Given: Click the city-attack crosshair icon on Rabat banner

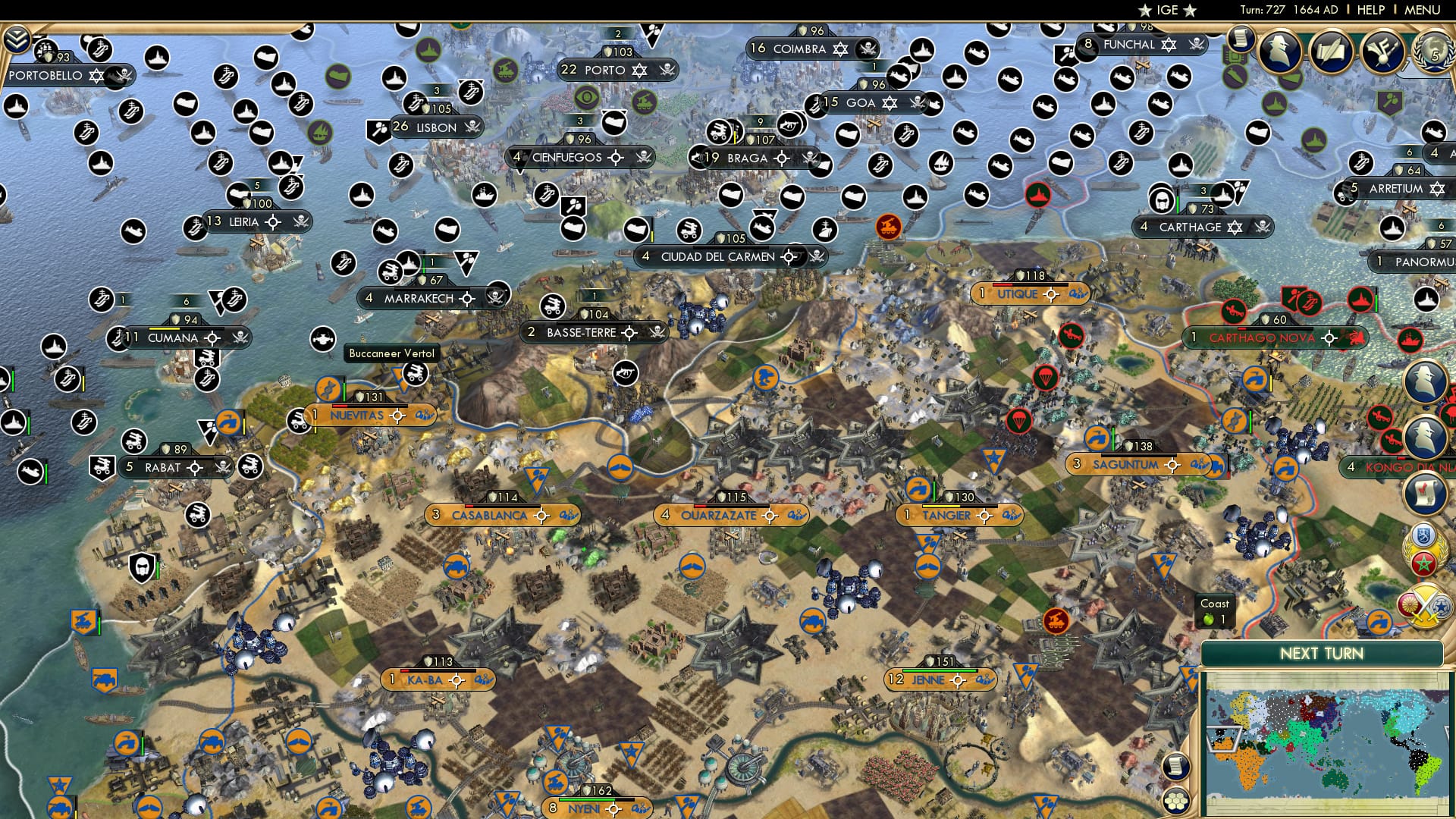Looking at the screenshot, I should click(195, 468).
